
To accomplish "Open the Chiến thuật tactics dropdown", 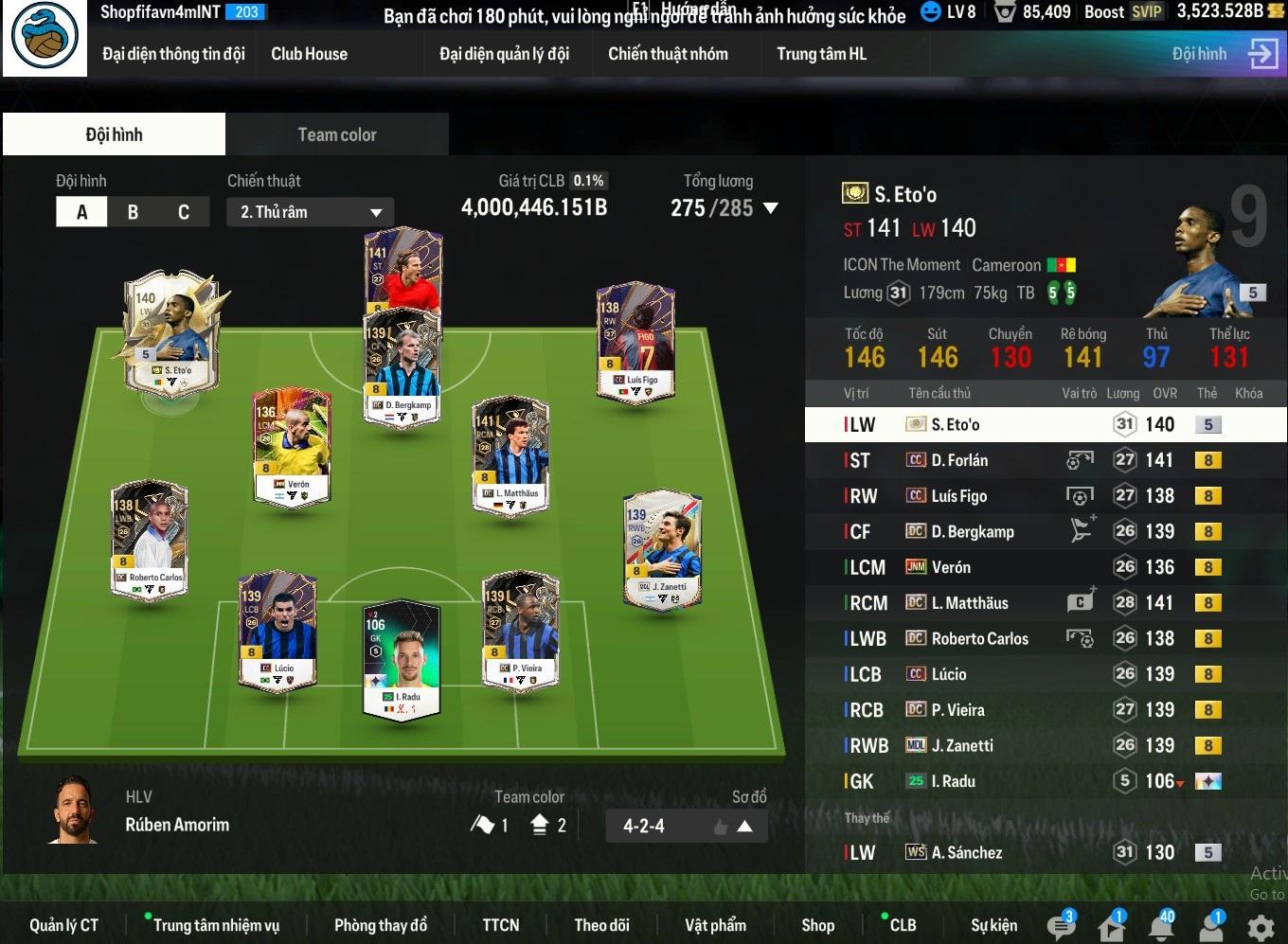I will 310,212.
